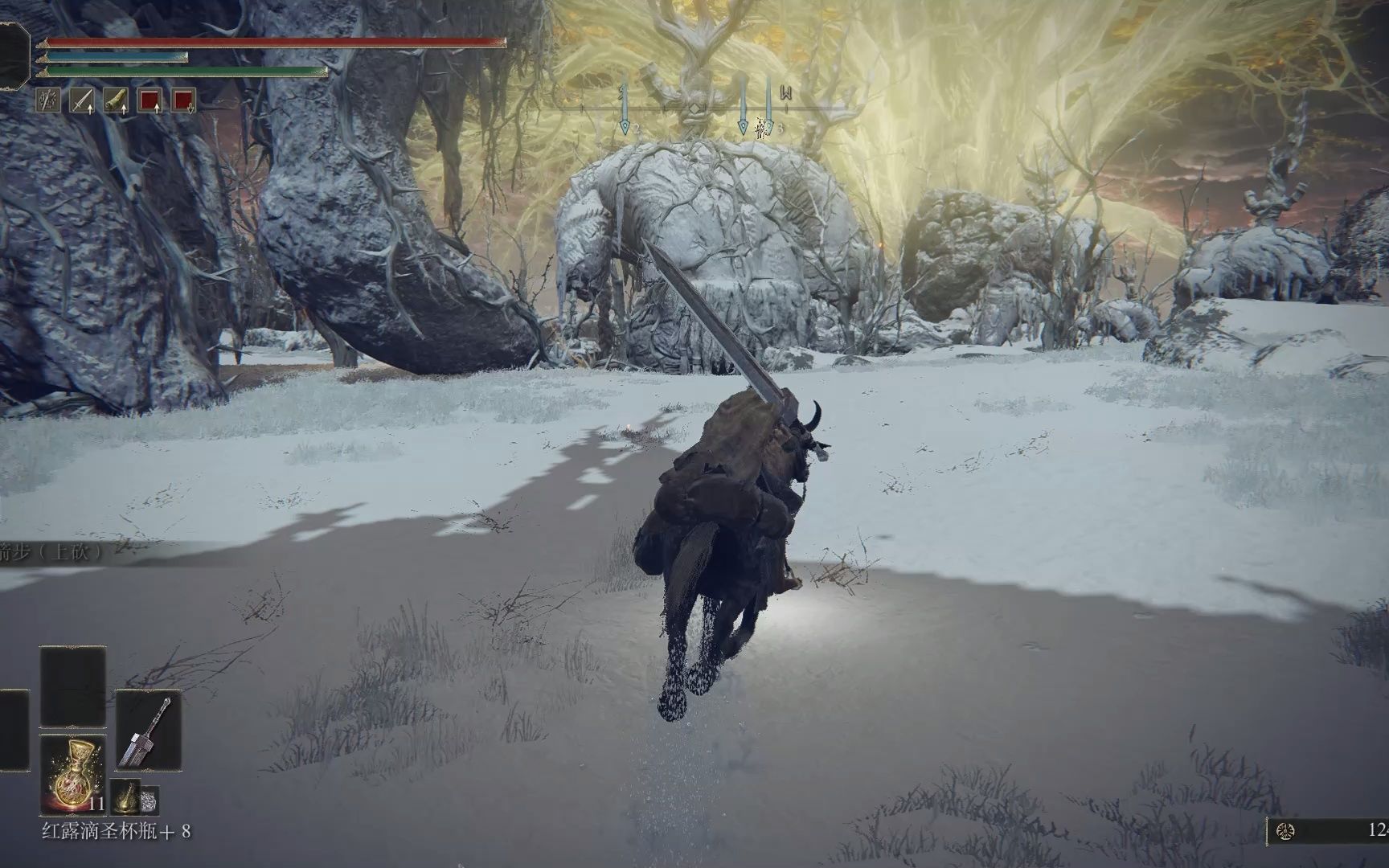Viewport: 1389px width, 868px height.
Task: Click the red square debuff with down arrow
Action: click(184, 100)
